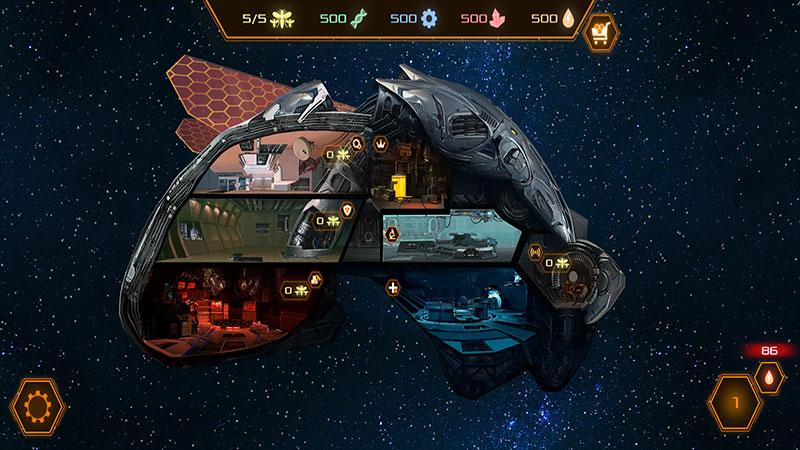Select the magnifier gear room icon

pyautogui.click(x=358, y=145)
